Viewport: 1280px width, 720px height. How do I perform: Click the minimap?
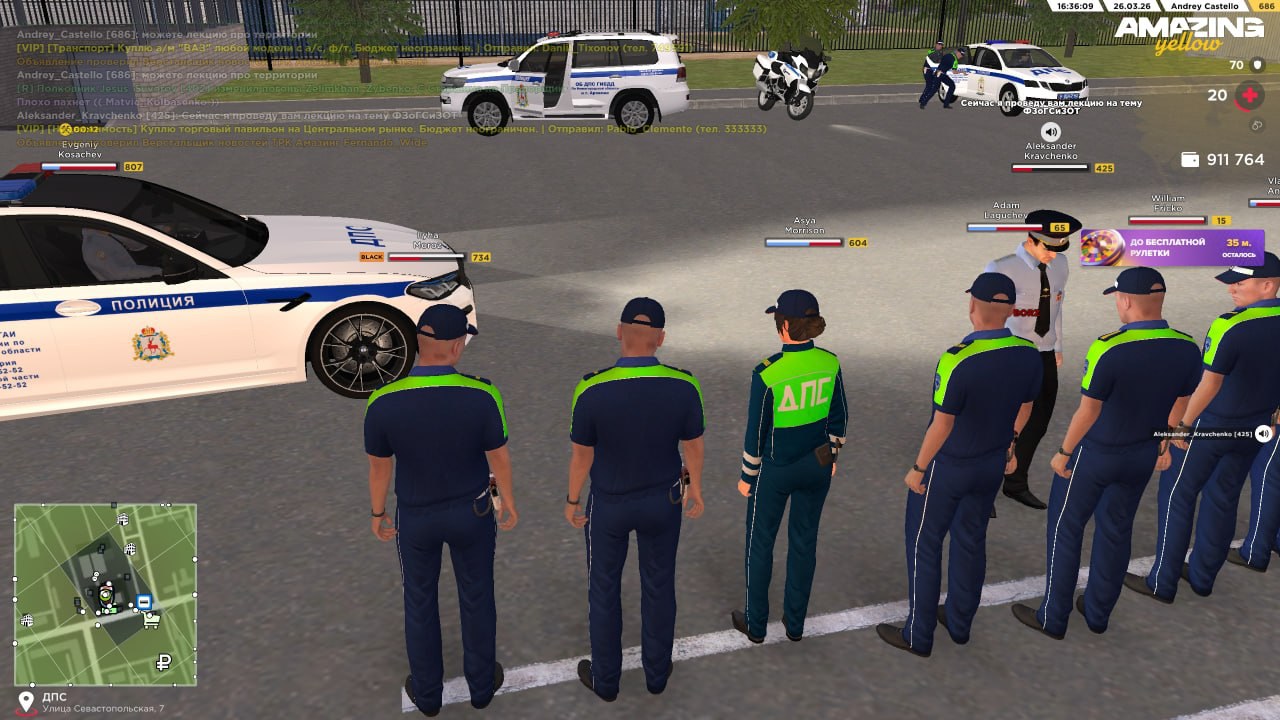pyautogui.click(x=105, y=594)
